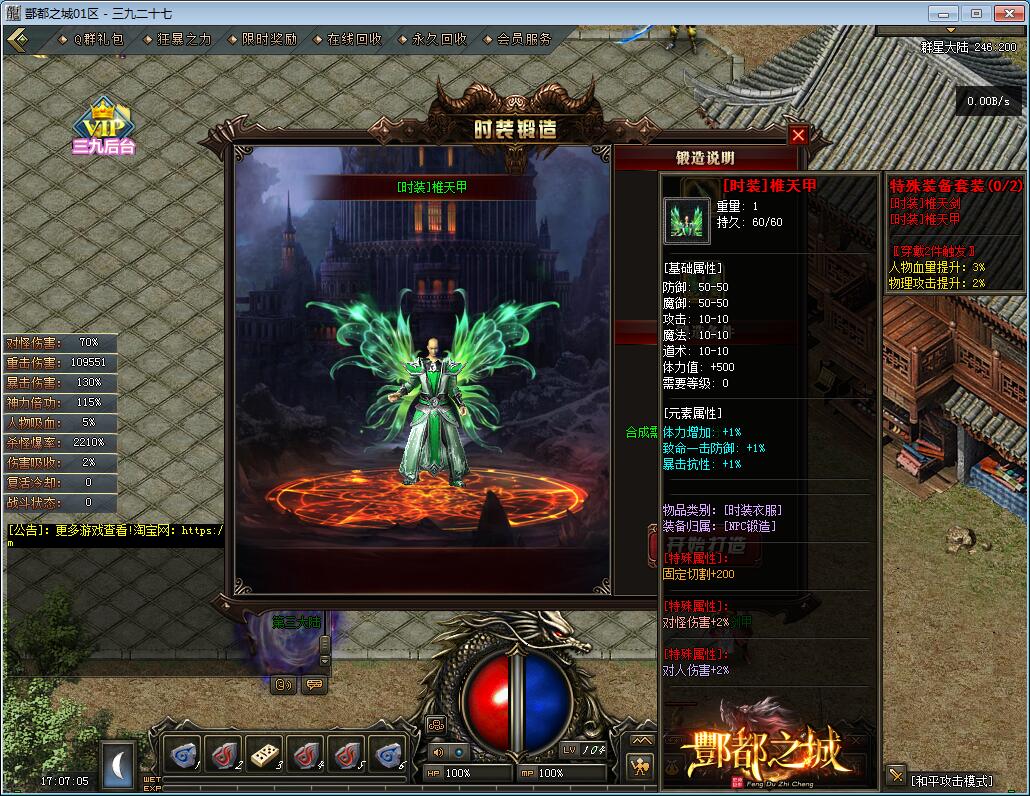Open the chat speech-bubble button
The width and height of the screenshot is (1030, 796).
click(315, 685)
